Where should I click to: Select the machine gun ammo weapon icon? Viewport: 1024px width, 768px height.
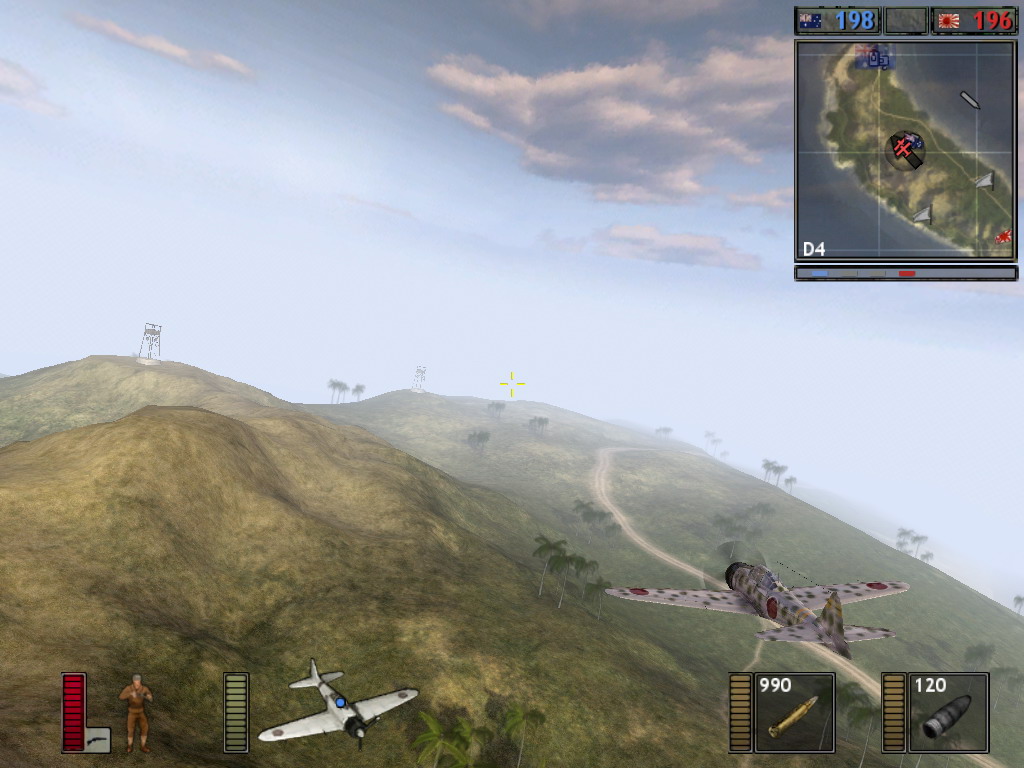pos(794,712)
